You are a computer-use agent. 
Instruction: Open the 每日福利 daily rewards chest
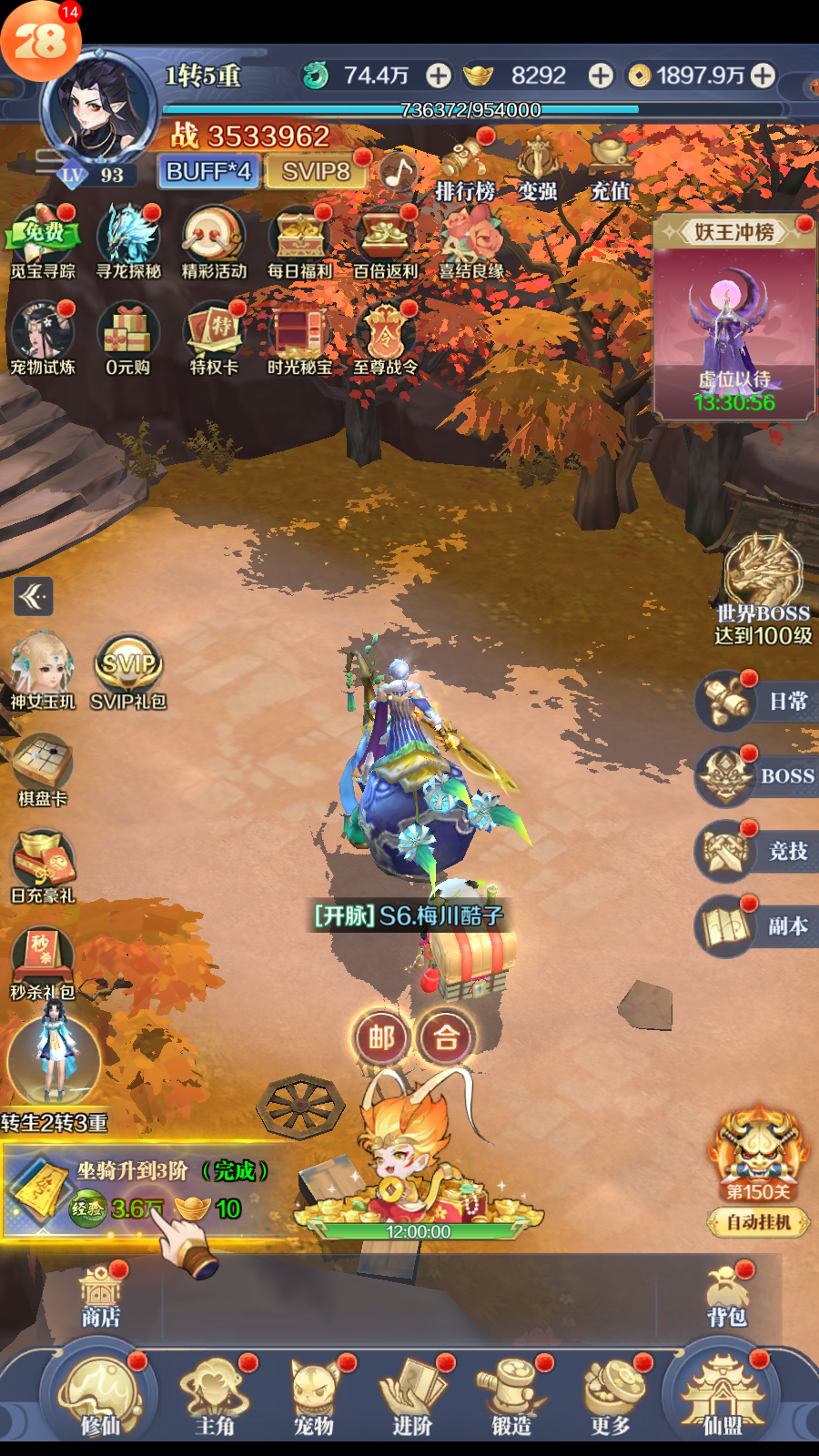coord(299,242)
